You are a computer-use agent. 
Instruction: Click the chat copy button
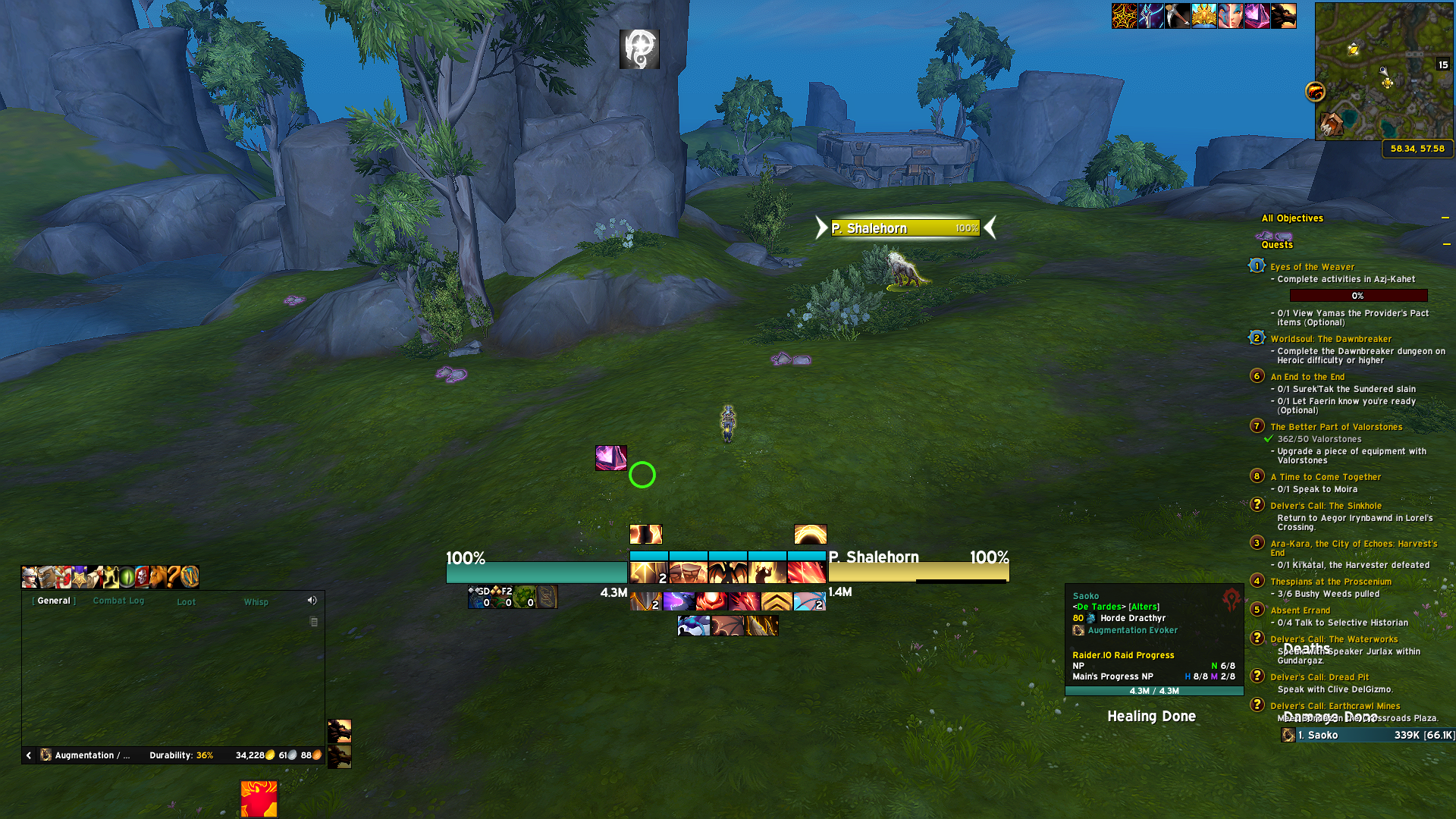tap(314, 622)
